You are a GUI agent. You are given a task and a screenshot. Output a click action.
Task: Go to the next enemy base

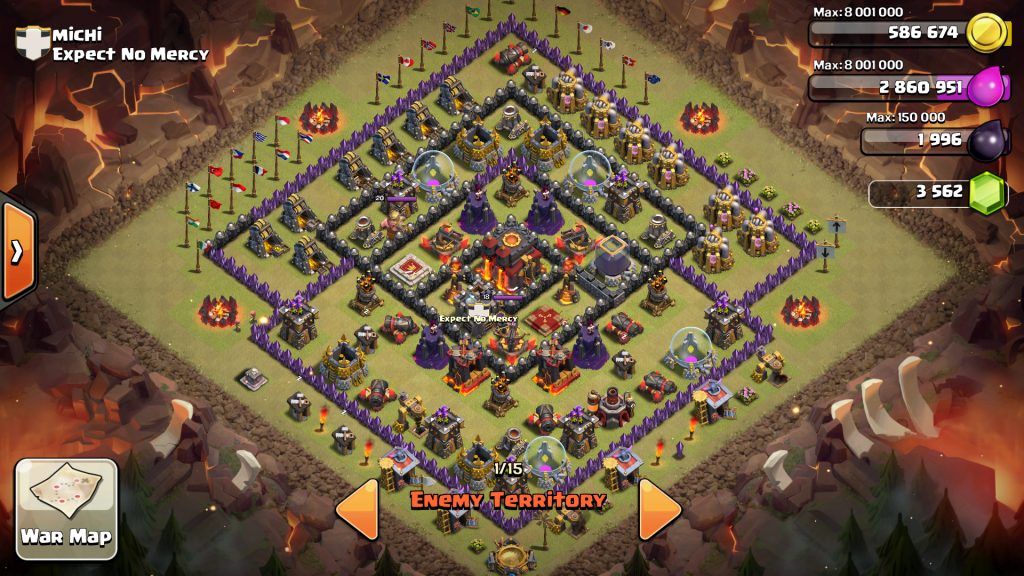(x=658, y=509)
